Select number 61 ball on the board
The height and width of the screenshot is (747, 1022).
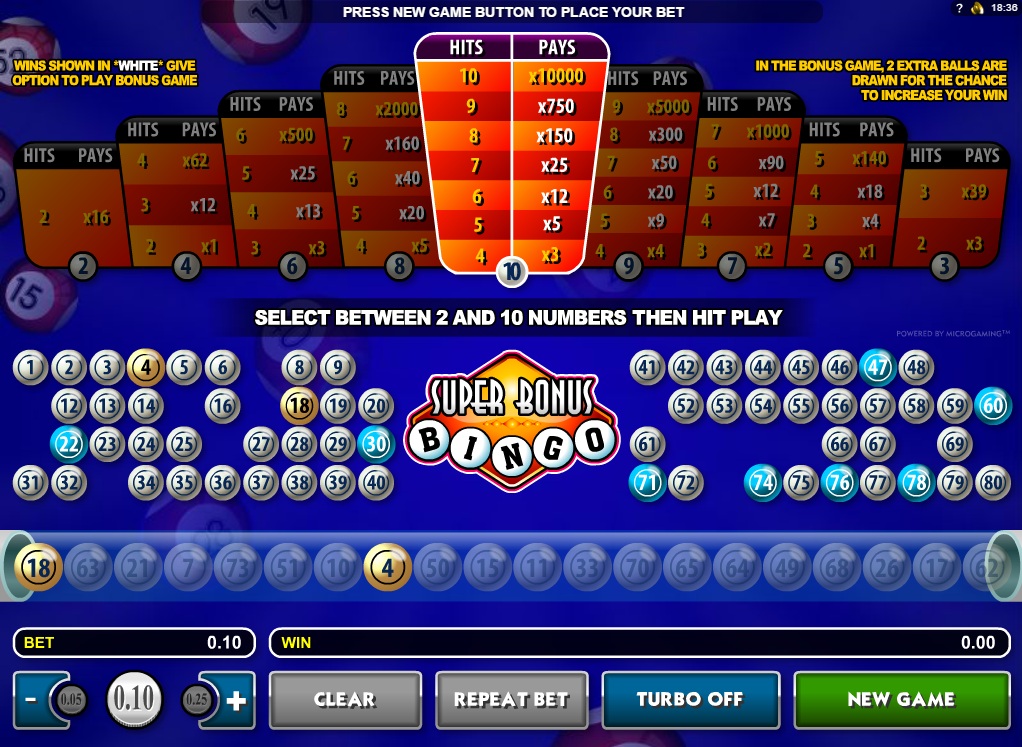[x=647, y=444]
